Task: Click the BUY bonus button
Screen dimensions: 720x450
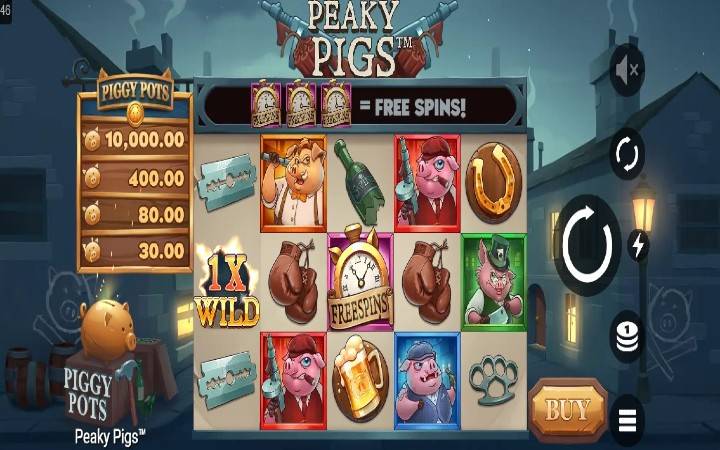Action: [567, 410]
